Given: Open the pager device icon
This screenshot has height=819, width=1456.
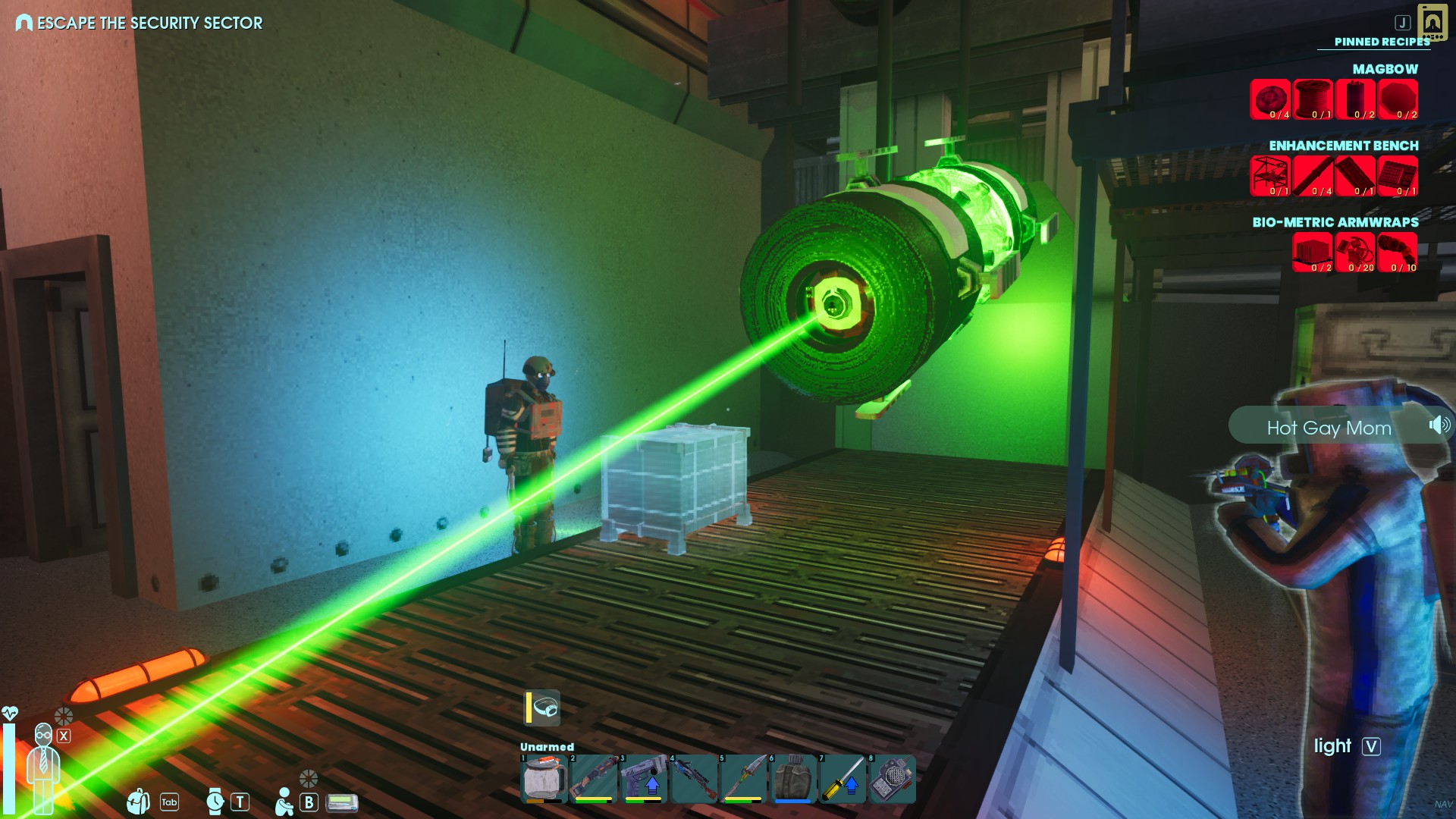Looking at the screenshot, I should (342, 802).
